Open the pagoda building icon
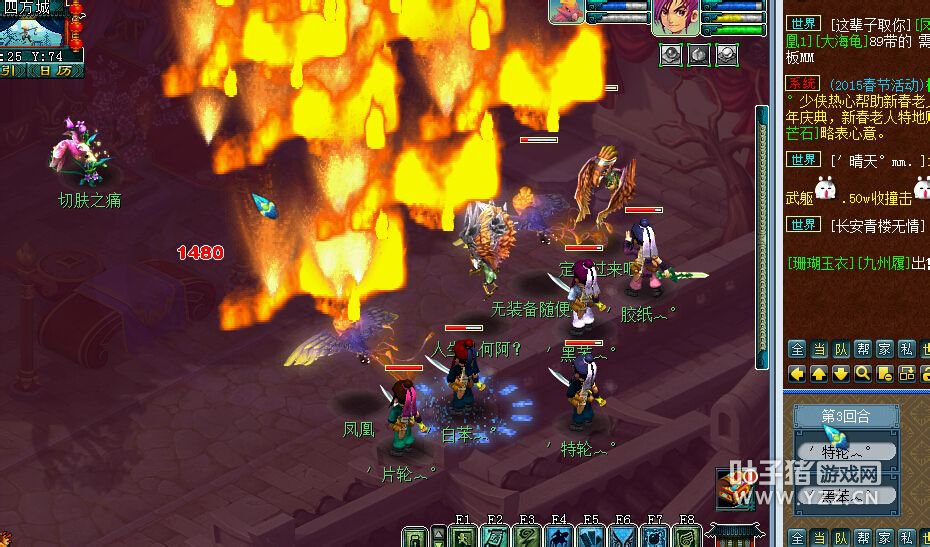Viewport: 930px width, 547px height. [x=736, y=533]
